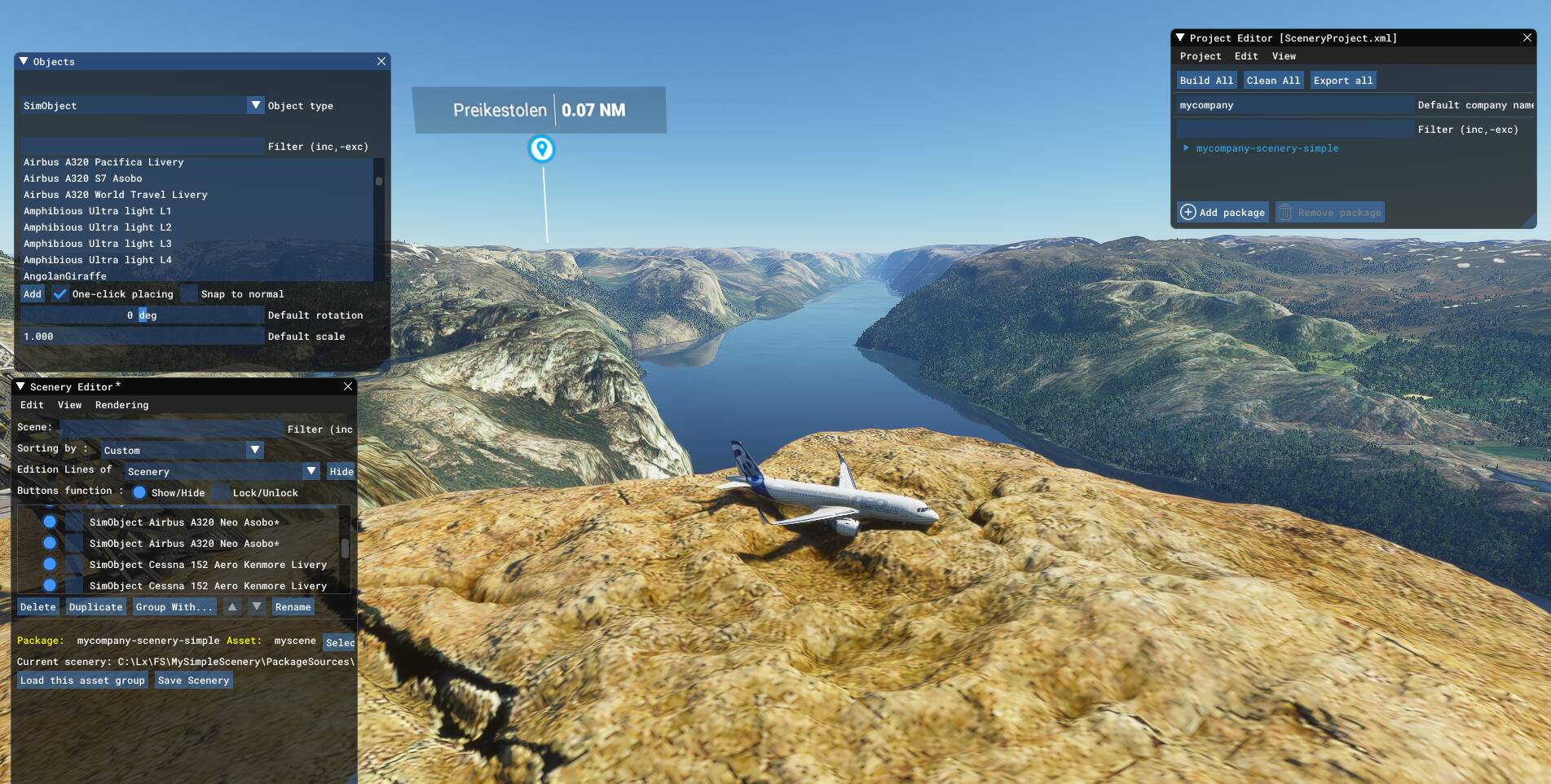Open the Rendering menu in Scenery Editor
This screenshot has height=784, width=1551.
(x=121, y=405)
